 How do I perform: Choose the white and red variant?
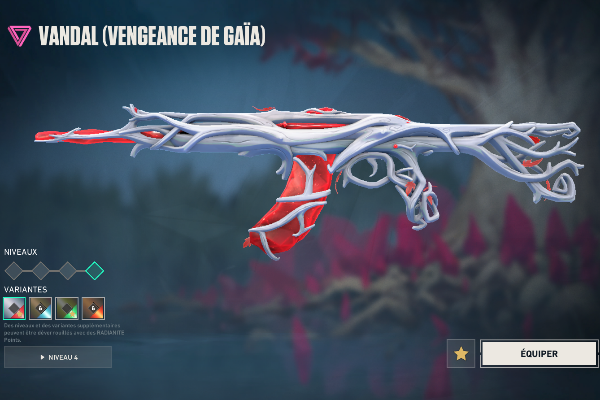pos(15,308)
